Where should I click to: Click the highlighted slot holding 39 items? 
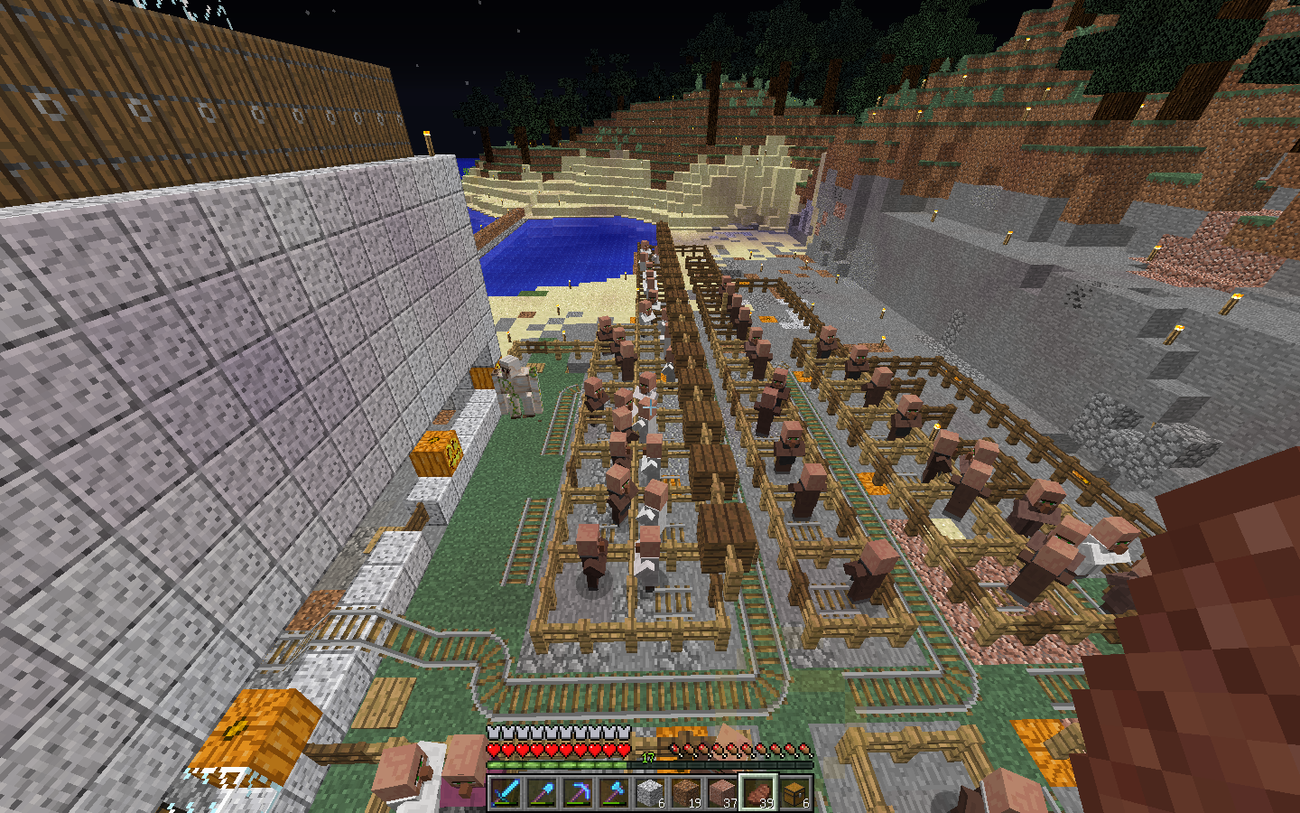coord(758,792)
